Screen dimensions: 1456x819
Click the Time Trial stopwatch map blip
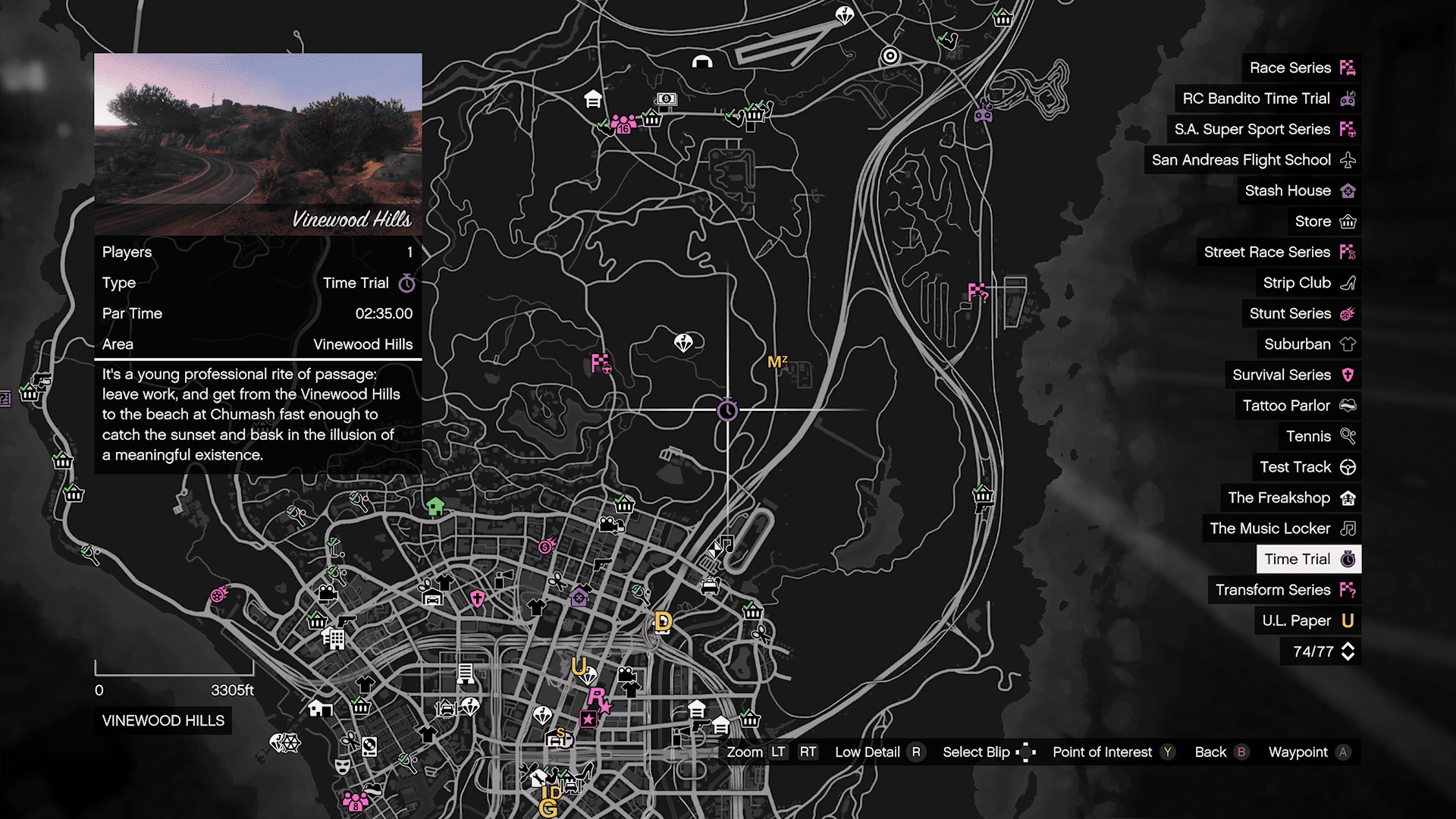pyautogui.click(x=727, y=410)
